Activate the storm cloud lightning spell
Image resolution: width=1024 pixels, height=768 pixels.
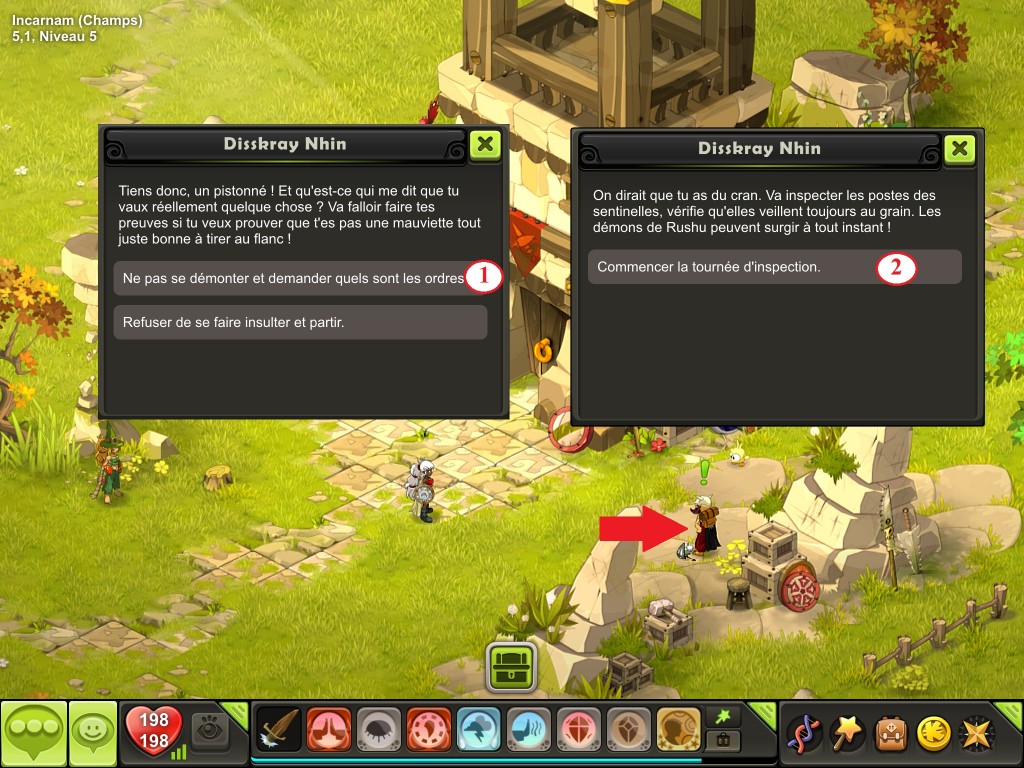[x=478, y=730]
